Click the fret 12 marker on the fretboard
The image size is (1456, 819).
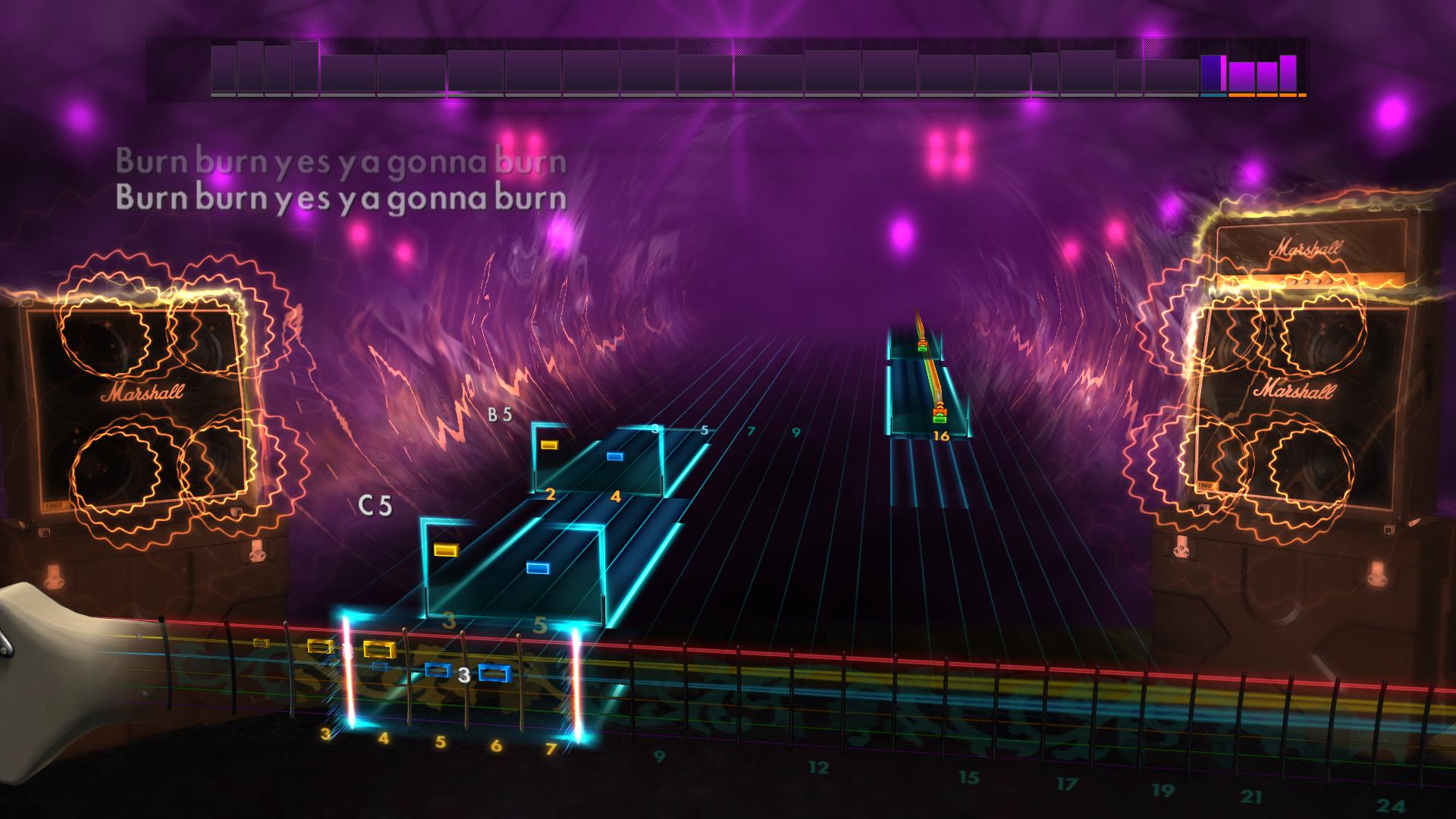[819, 766]
